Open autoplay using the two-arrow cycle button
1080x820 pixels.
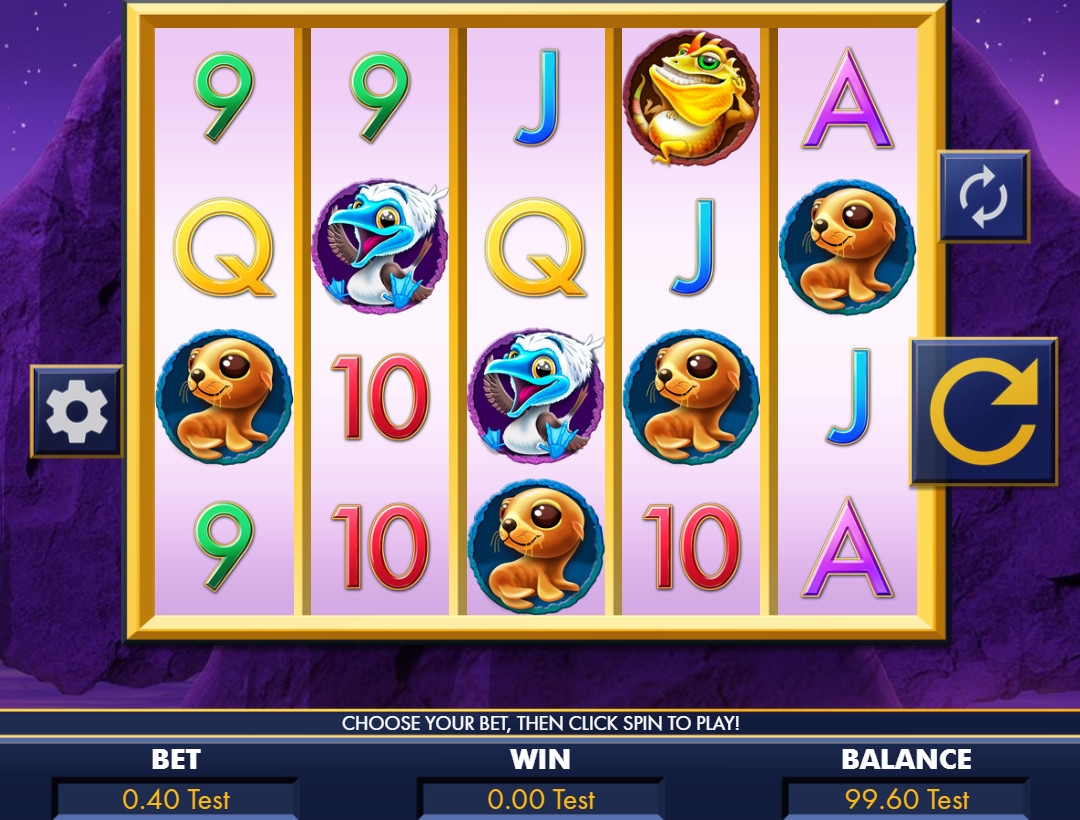pos(983,197)
